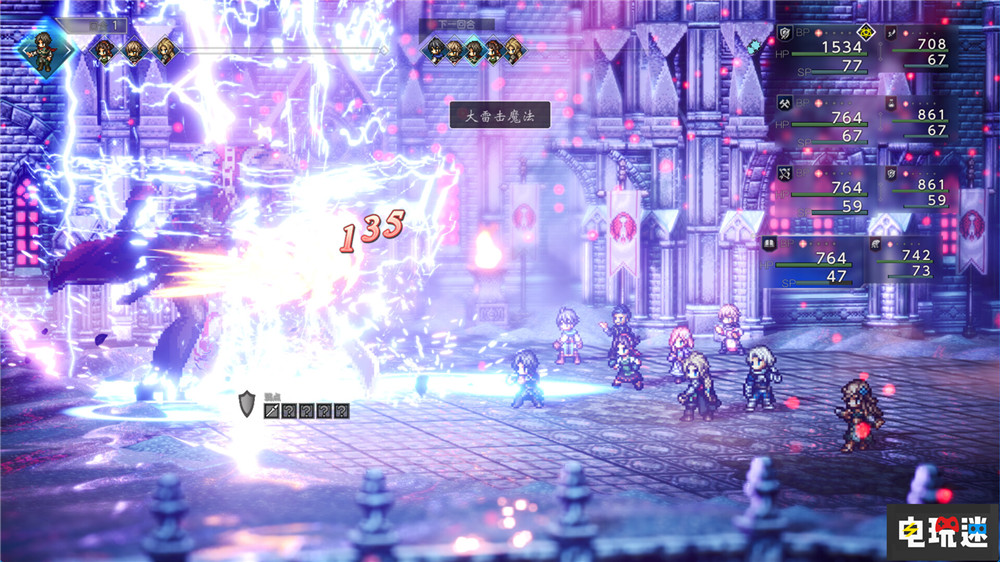The image size is (1000, 562).
Task: Click the enemy's grey shield points icon
Action: click(248, 404)
